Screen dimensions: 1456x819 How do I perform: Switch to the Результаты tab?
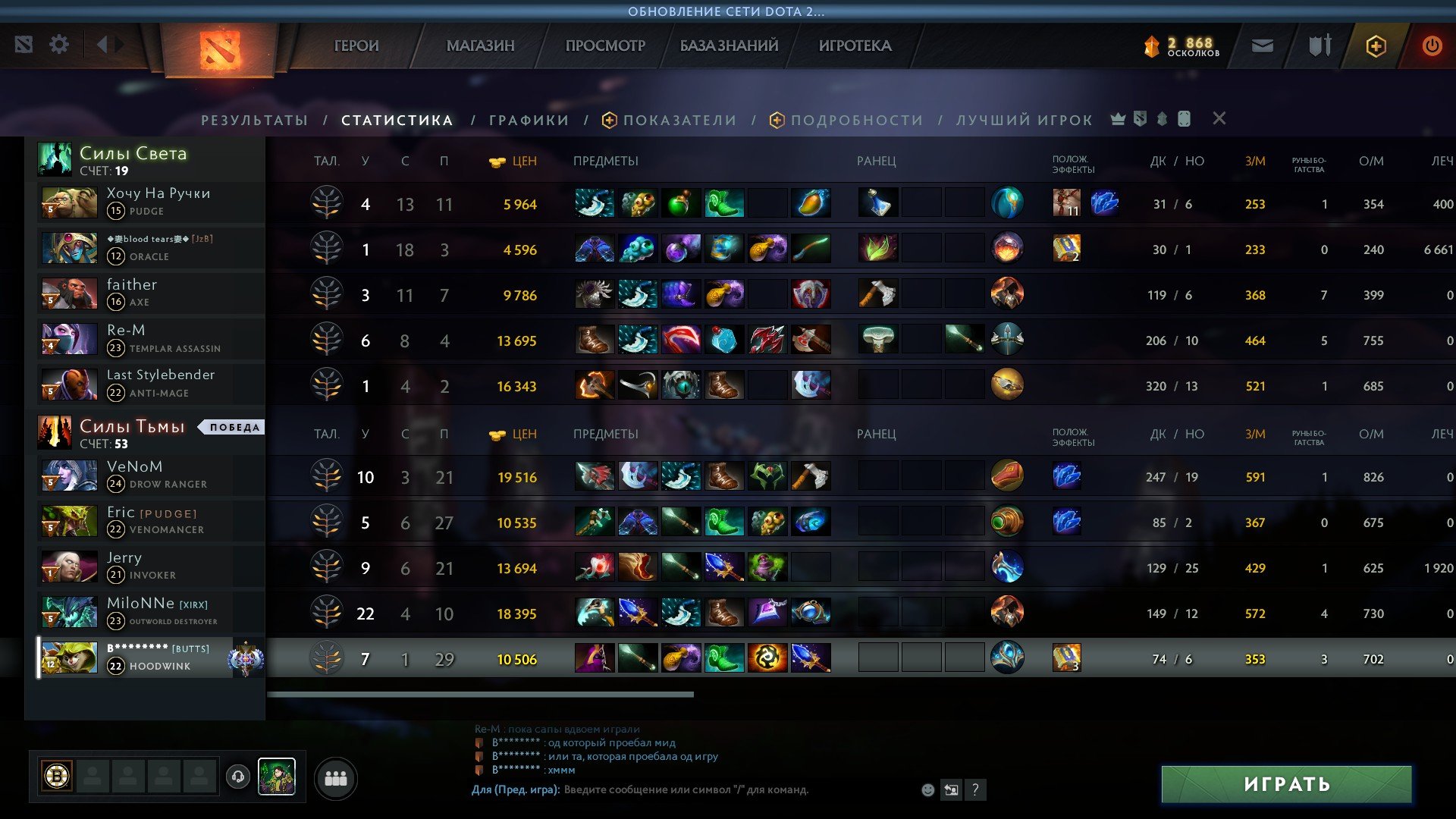(255, 120)
